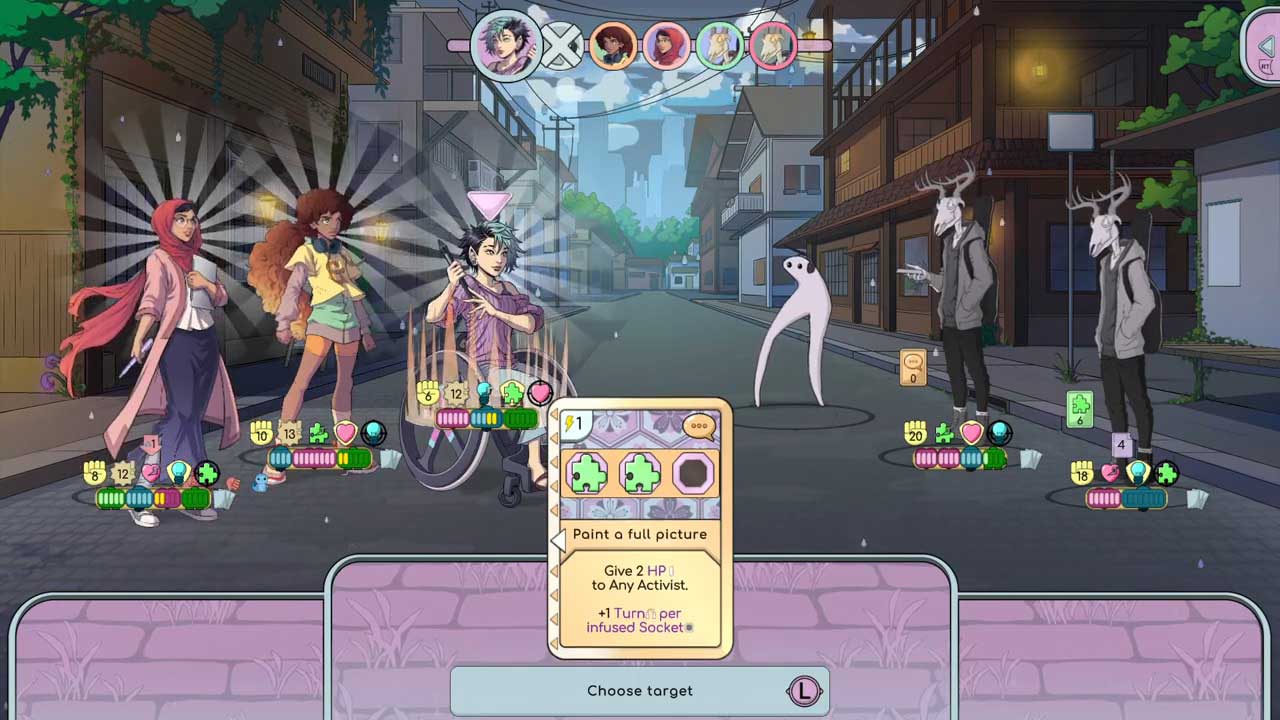Inspect the enemy's green puzzle card showing 6
The height and width of the screenshot is (720, 1280).
1079,410
